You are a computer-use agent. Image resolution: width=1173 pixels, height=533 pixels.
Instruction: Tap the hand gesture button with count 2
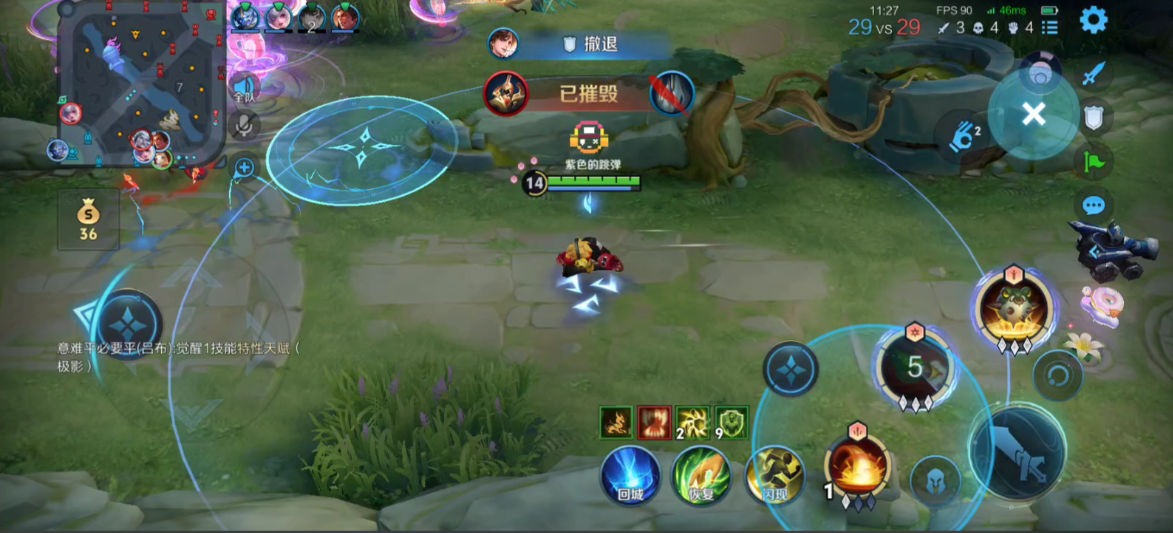point(964,137)
